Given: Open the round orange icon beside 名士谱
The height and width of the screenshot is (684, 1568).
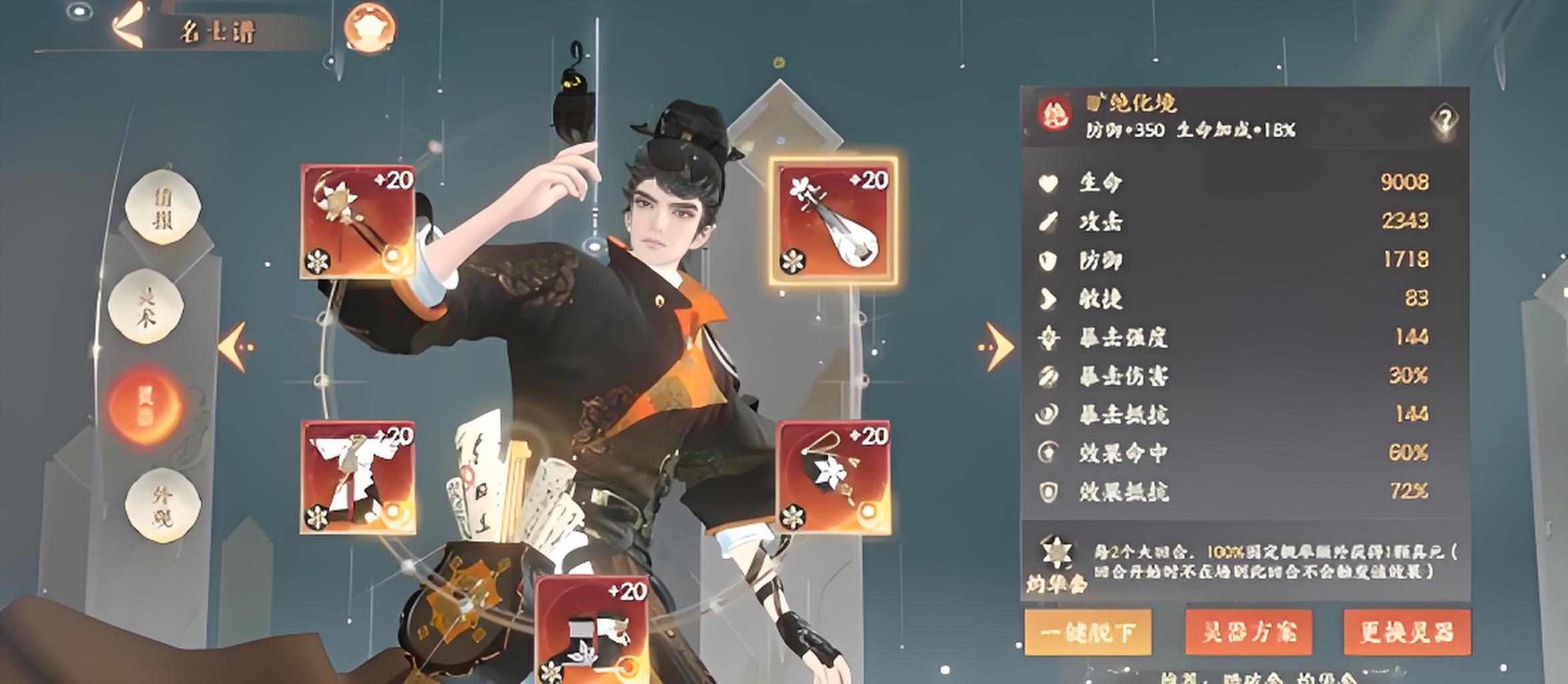Looking at the screenshot, I should 369,28.
